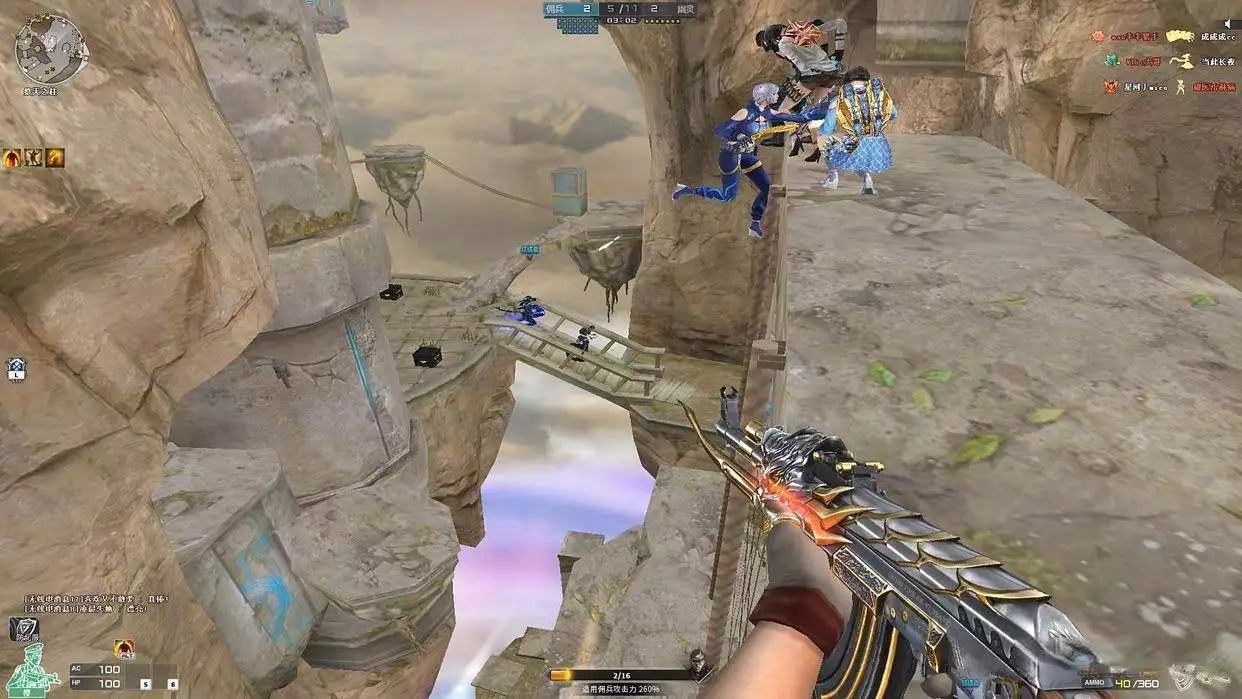Click the grey shield emblem above the portrait
The height and width of the screenshot is (699, 1242).
[24, 628]
